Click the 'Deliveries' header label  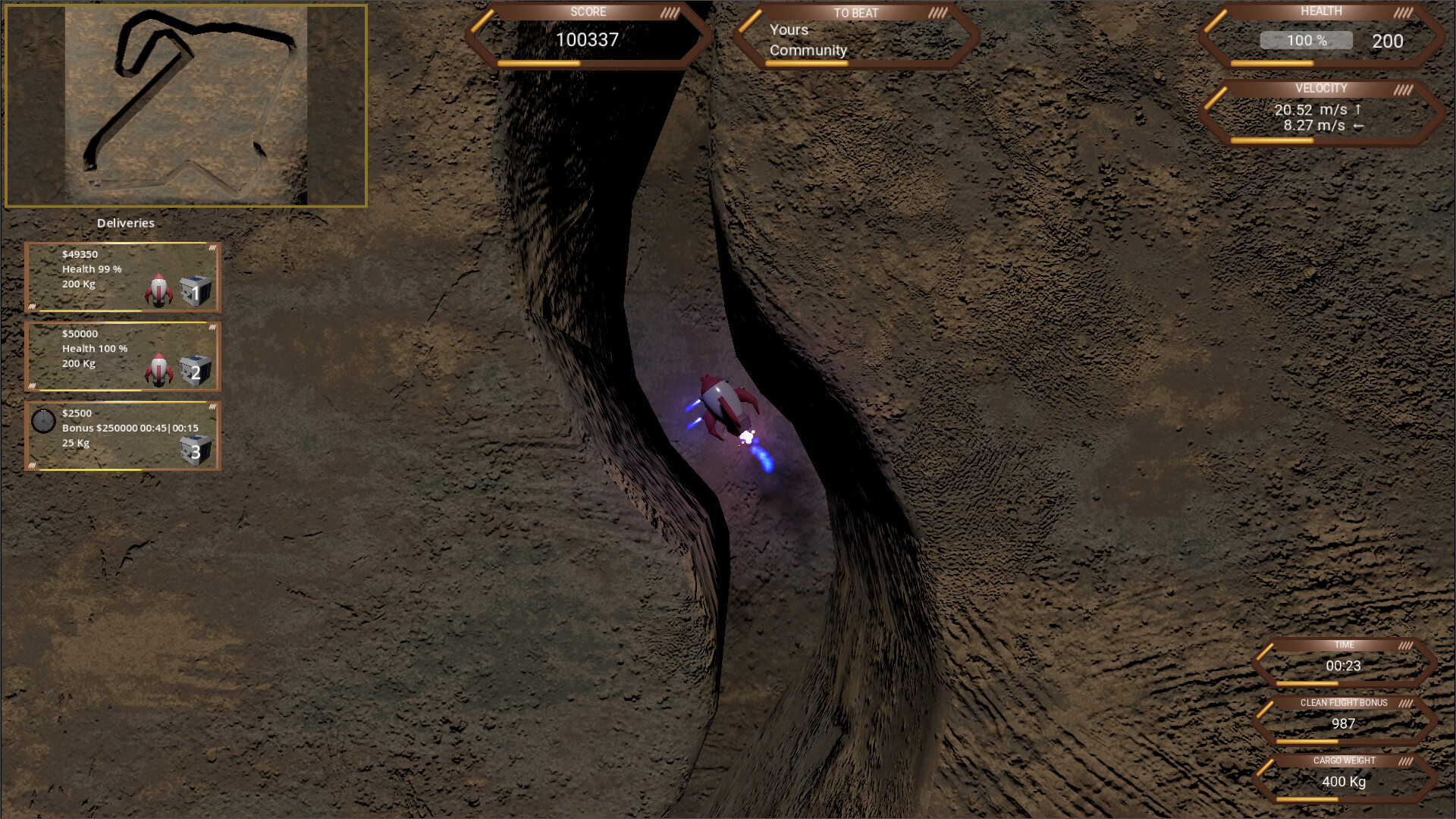[126, 223]
